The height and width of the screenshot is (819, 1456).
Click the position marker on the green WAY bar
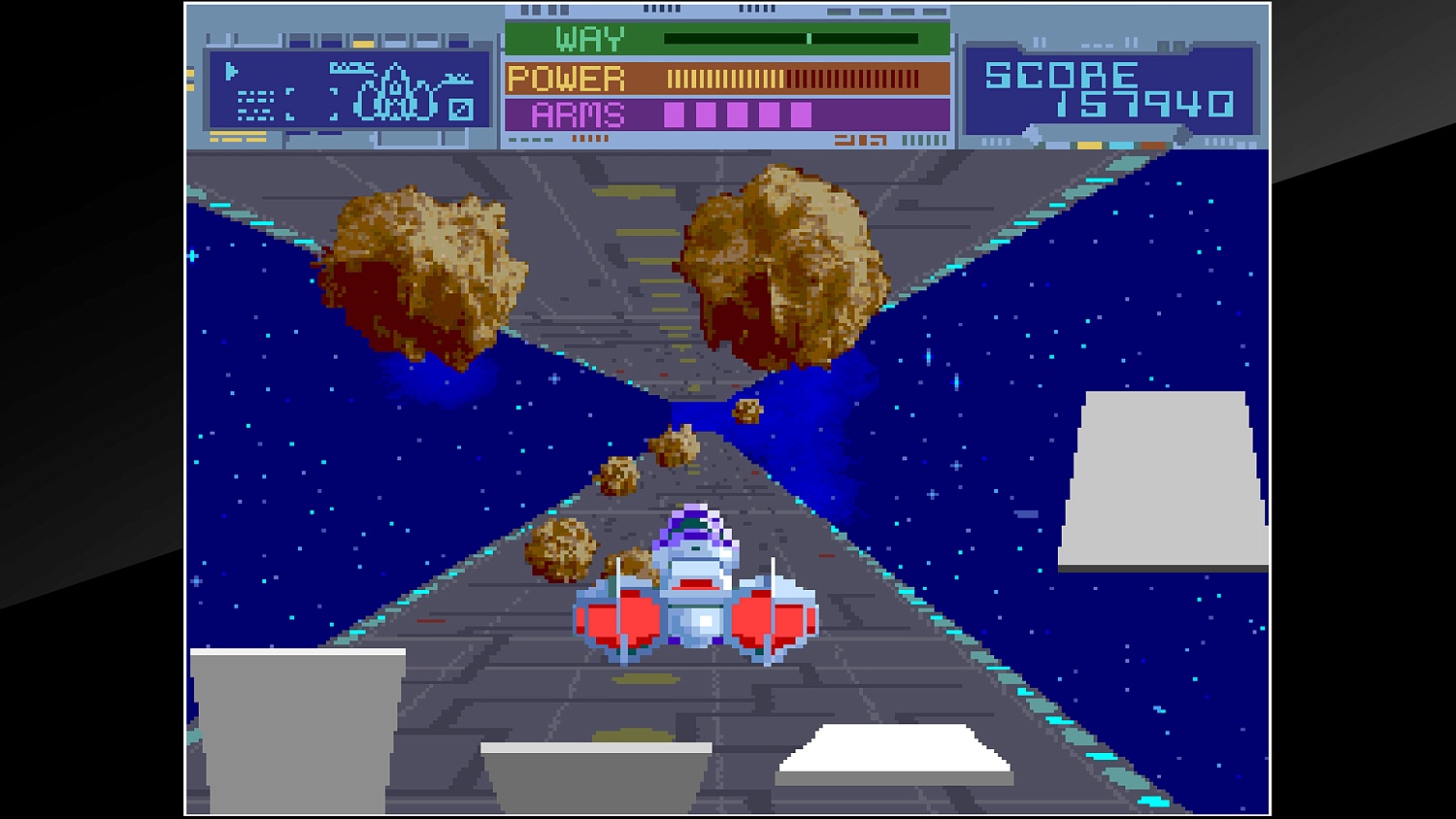pyautogui.click(x=809, y=40)
